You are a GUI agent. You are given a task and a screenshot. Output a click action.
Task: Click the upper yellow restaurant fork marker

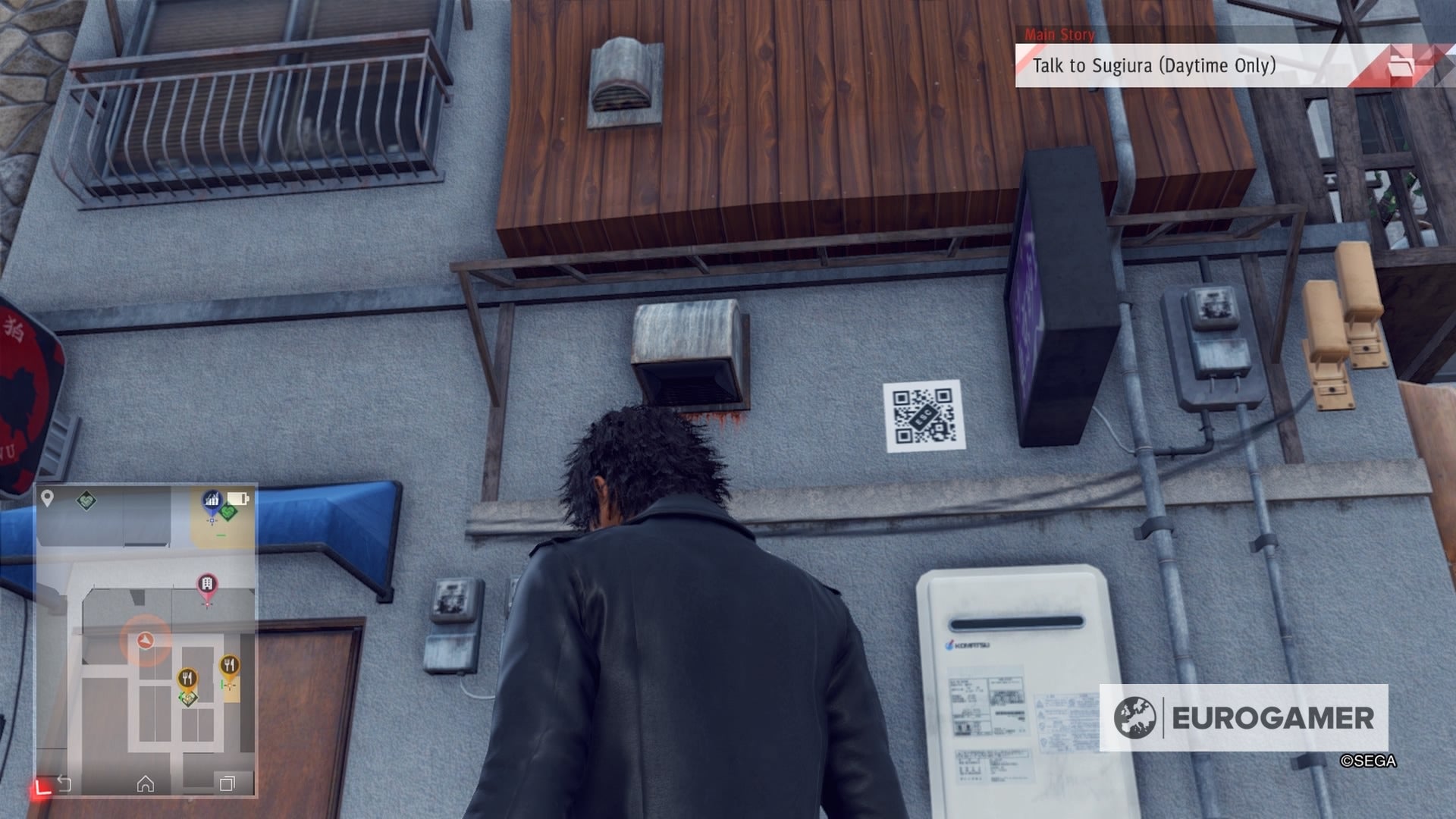(230, 665)
